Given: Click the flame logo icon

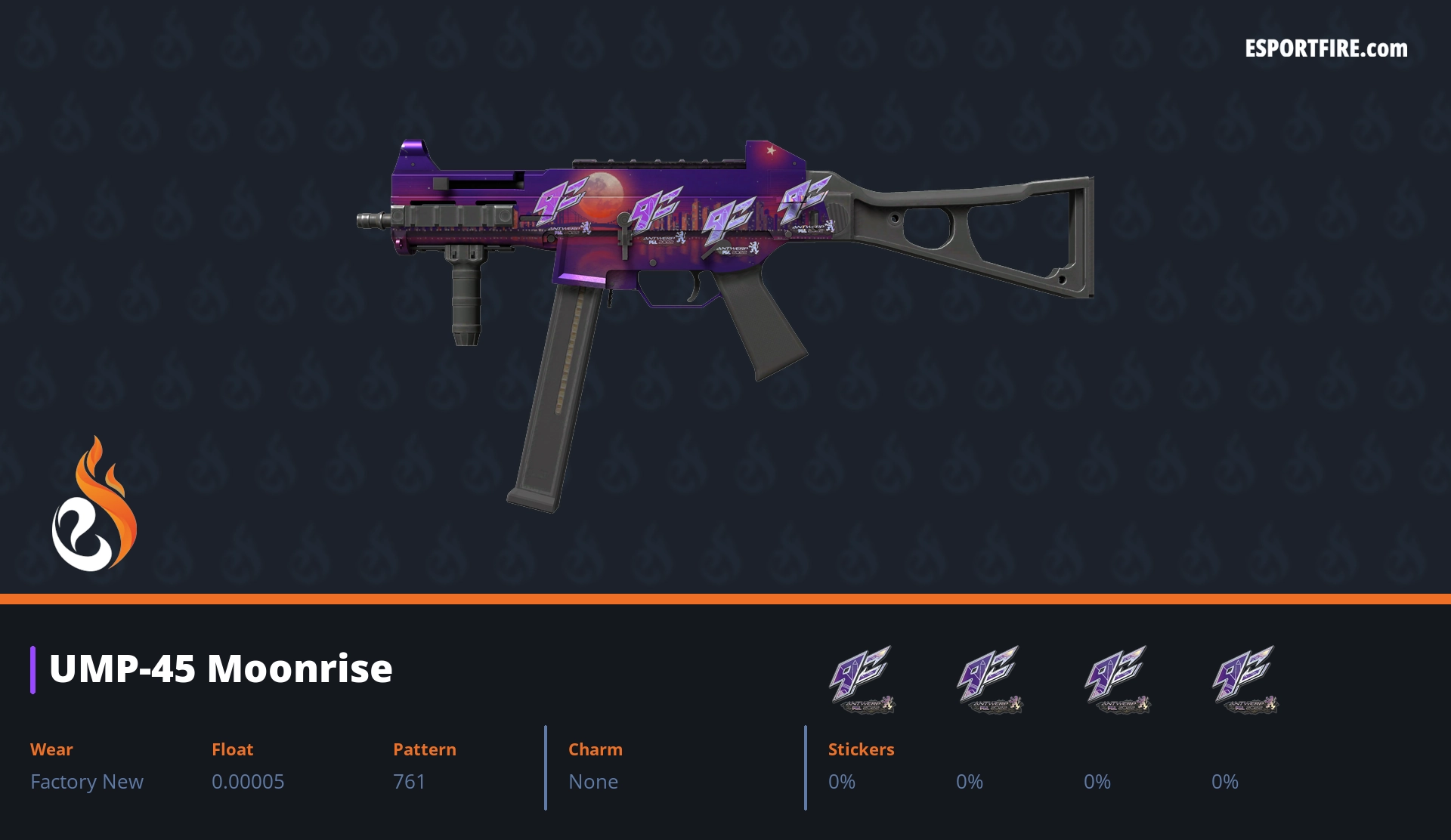Looking at the screenshot, I should click(x=94, y=505).
